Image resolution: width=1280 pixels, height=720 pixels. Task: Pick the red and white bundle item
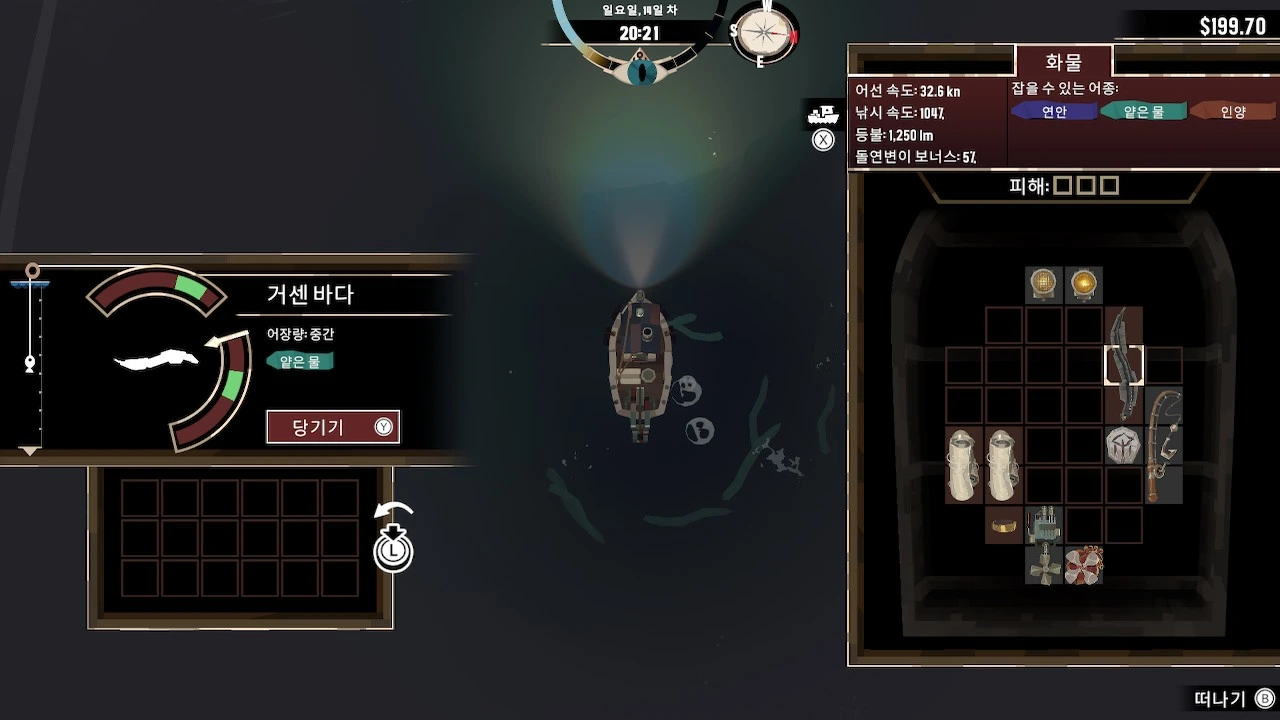[1083, 565]
